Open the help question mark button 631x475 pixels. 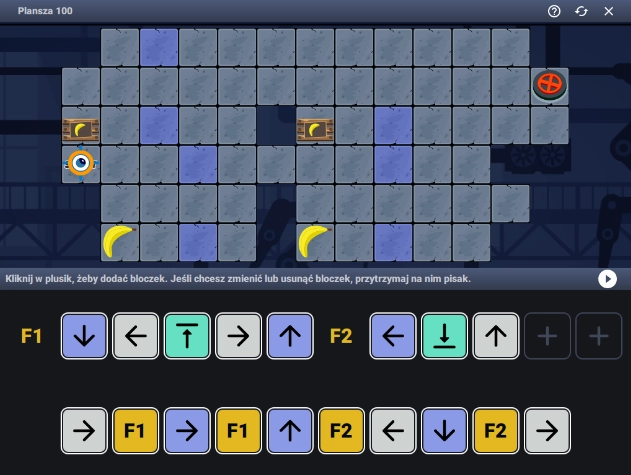554,11
